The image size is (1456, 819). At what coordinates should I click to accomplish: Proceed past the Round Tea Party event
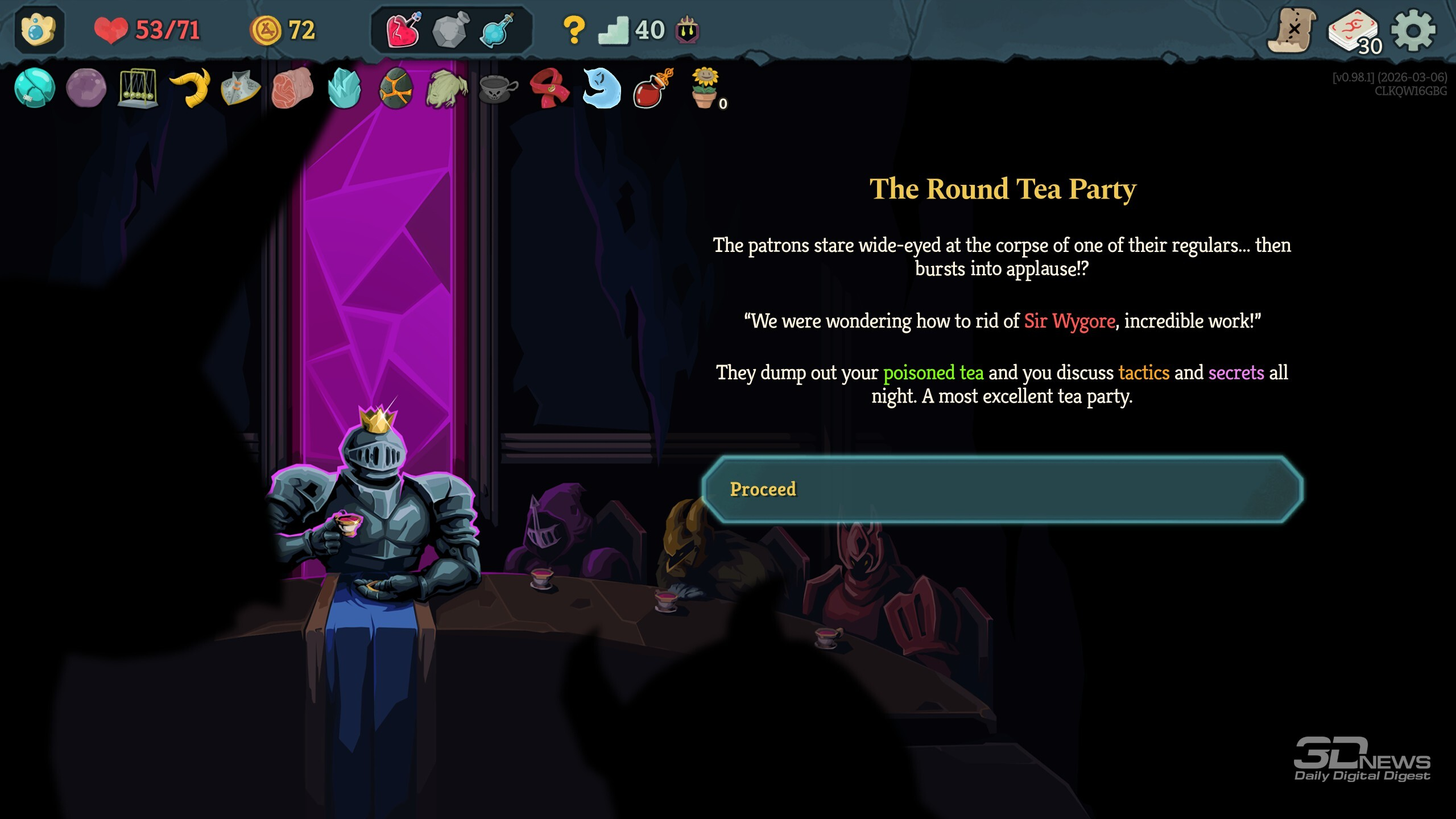pos(1002,490)
